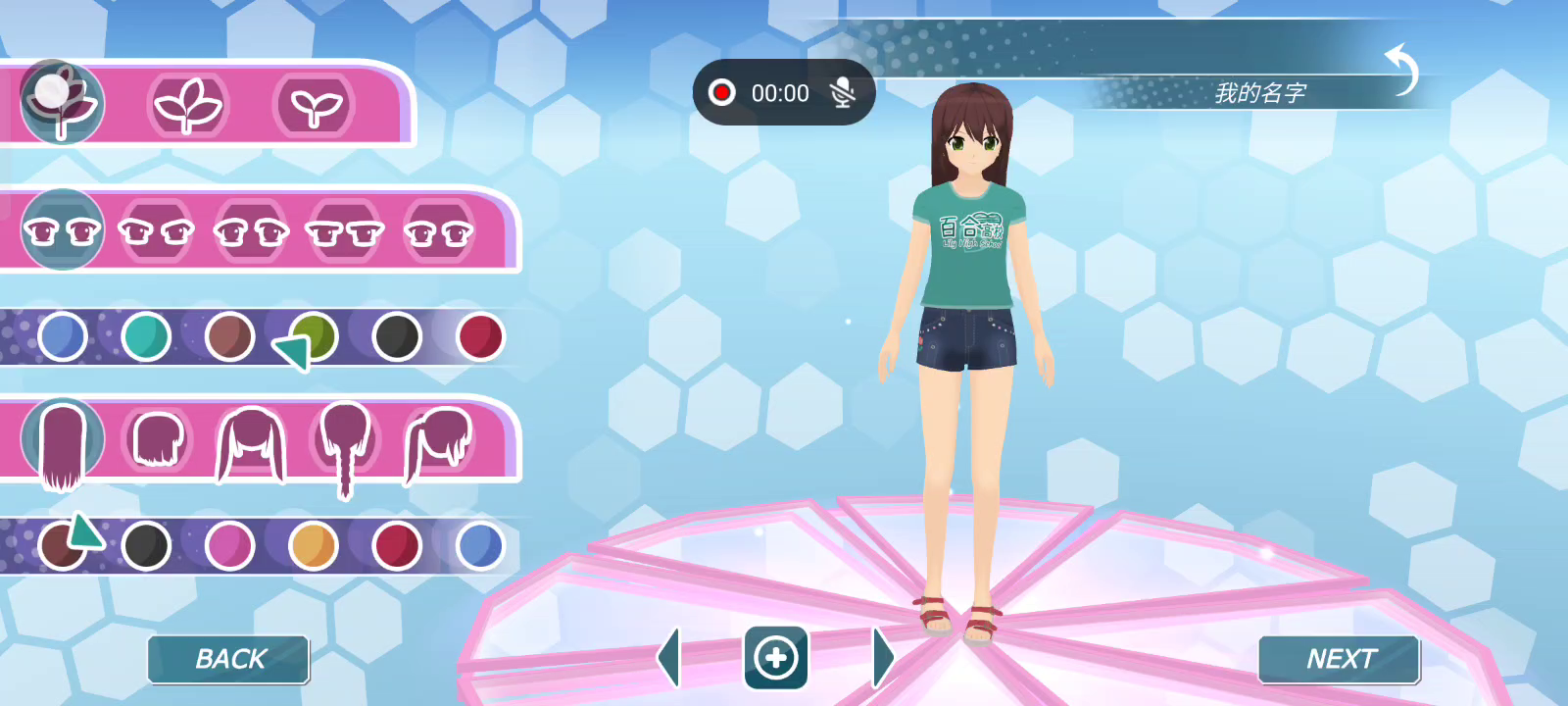Edit the character name field
Viewport: 1568px width, 706px height.
(1259, 93)
